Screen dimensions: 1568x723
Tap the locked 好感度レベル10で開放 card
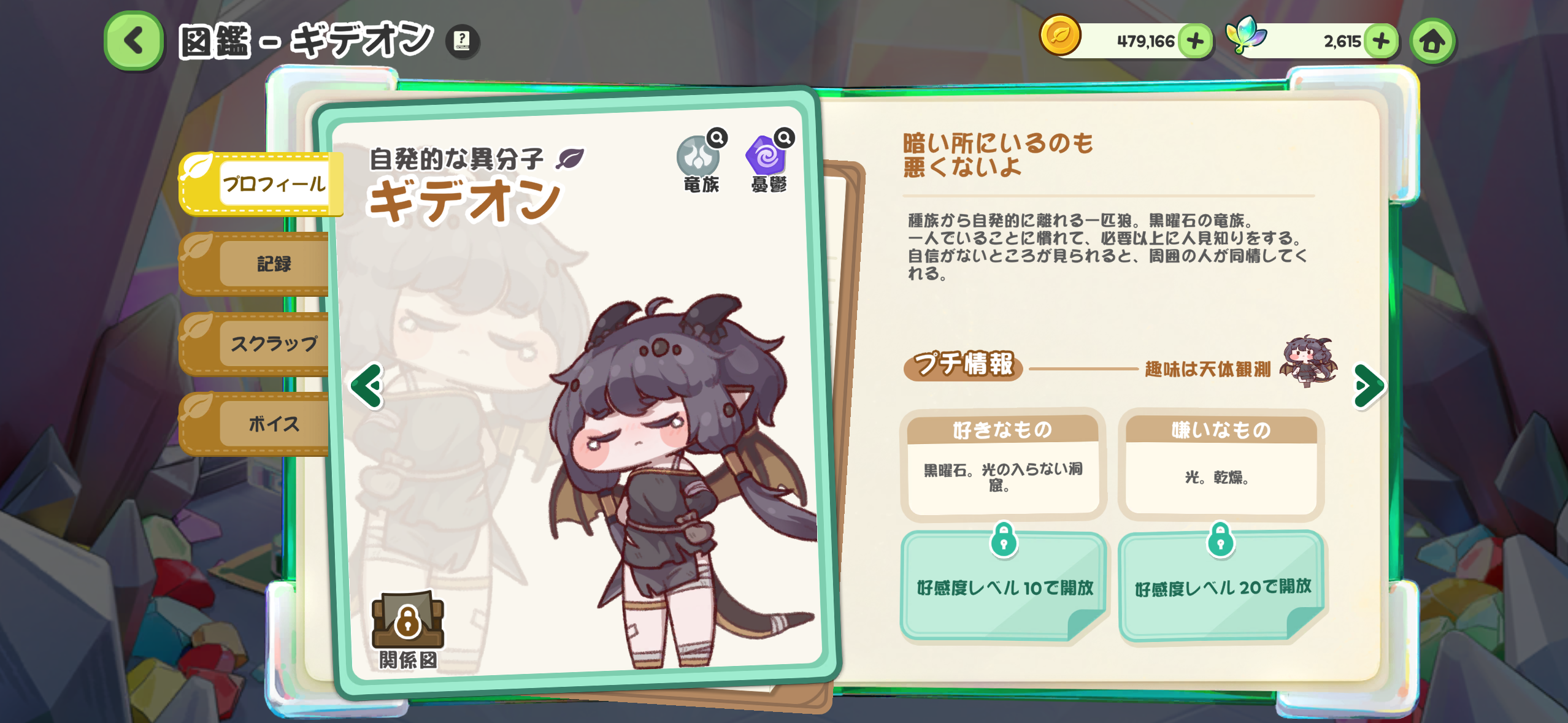[1004, 586]
